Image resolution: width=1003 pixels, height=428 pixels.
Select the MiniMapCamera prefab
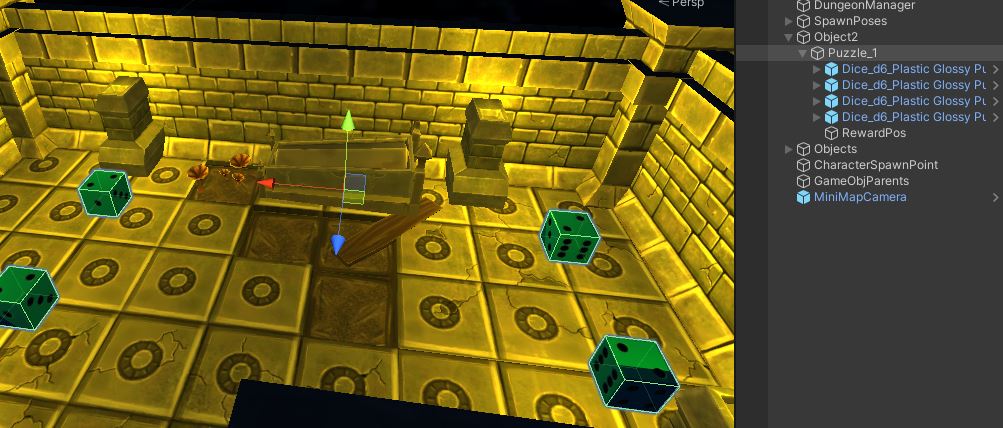pyautogui.click(x=860, y=197)
